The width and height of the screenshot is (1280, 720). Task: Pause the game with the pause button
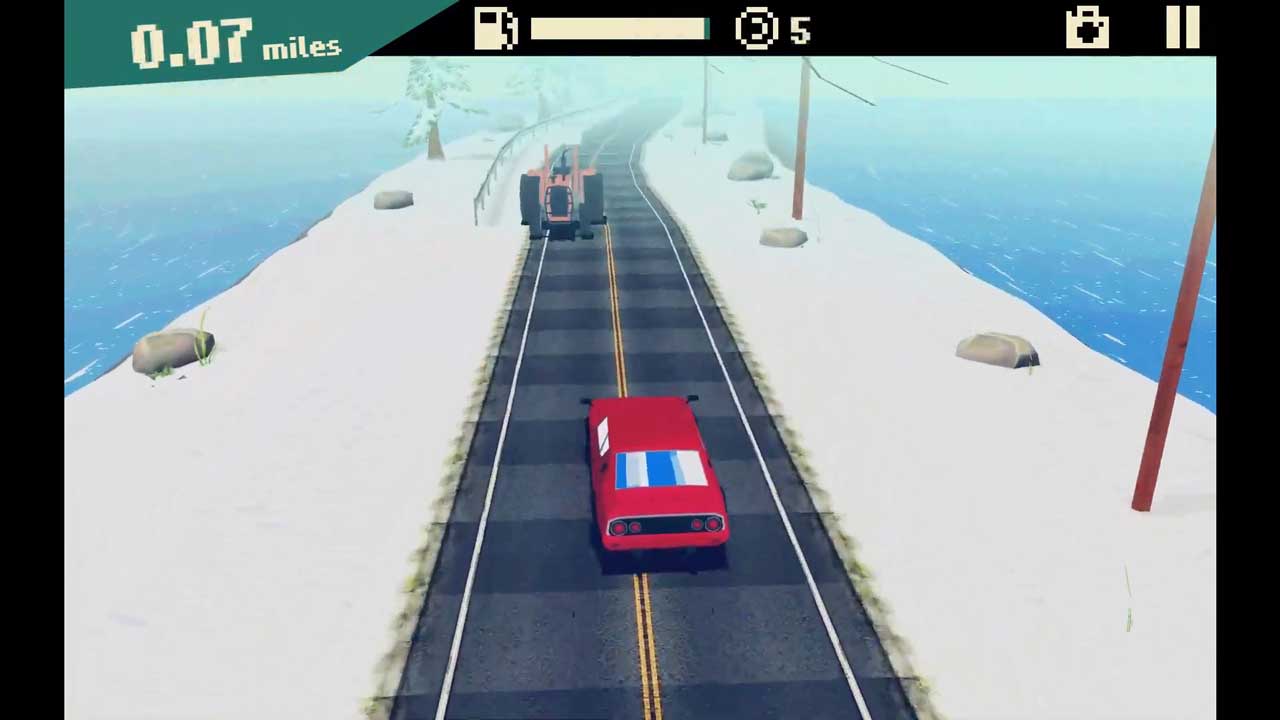tap(1182, 27)
